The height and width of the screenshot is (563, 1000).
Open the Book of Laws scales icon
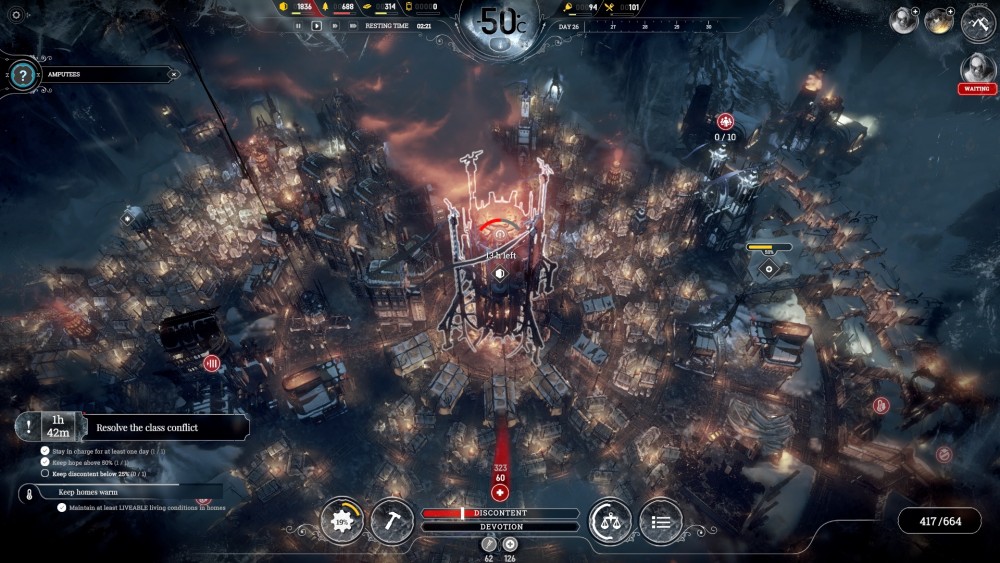(610, 521)
